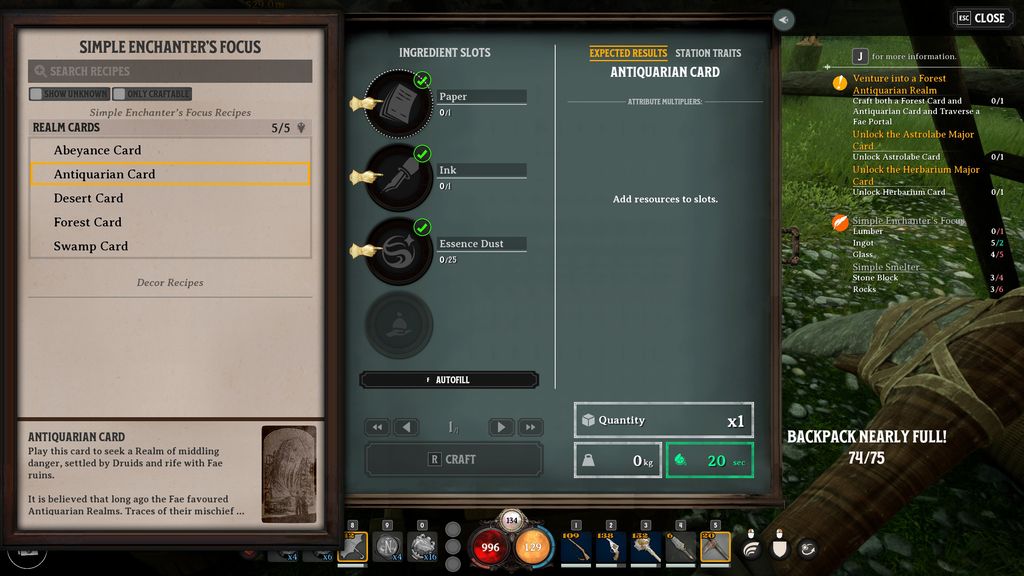The image size is (1024, 576).
Task: Close the crafting station window
Action: [981, 18]
